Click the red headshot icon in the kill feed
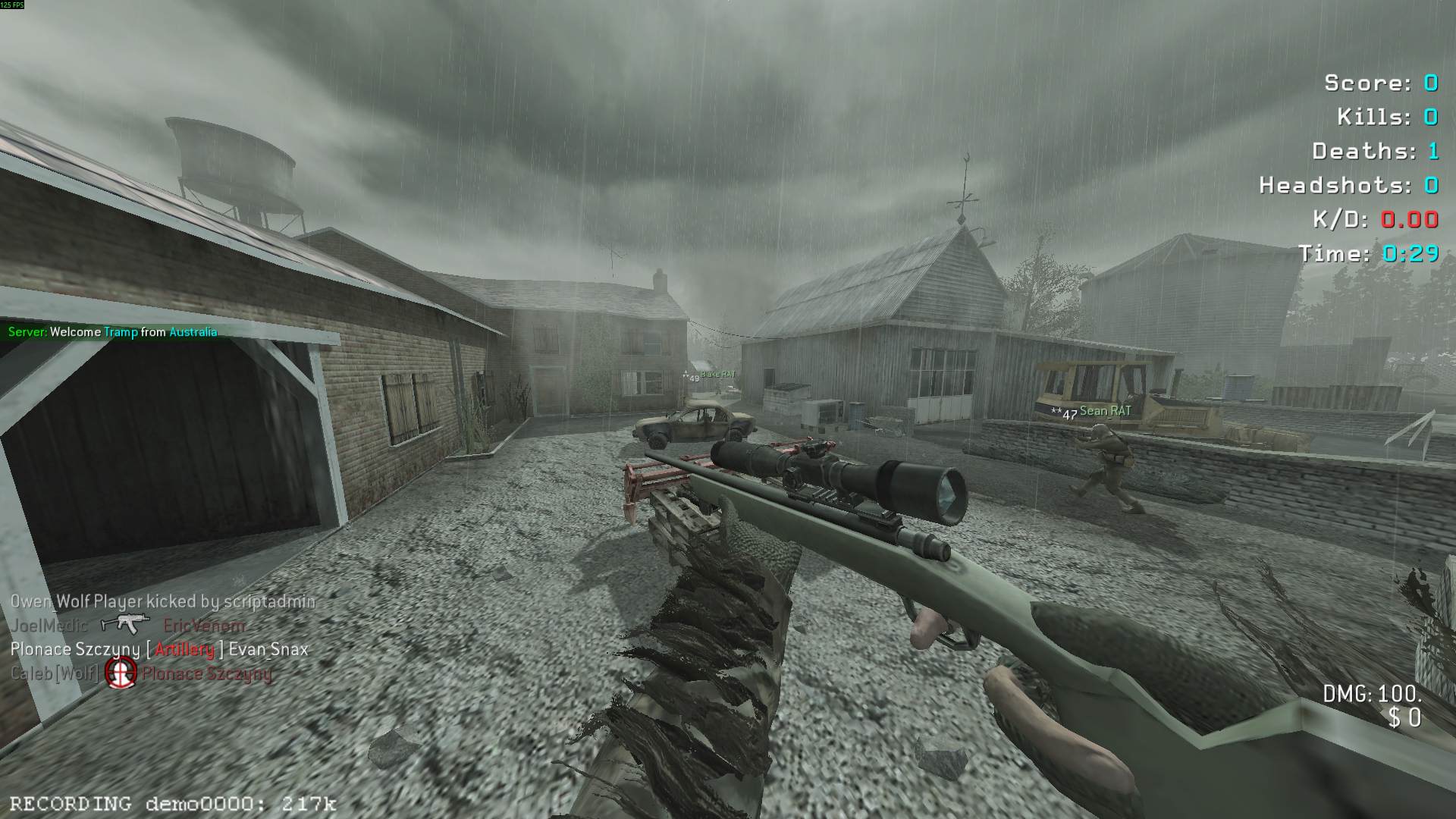This screenshot has height=819, width=1456. tap(121, 672)
